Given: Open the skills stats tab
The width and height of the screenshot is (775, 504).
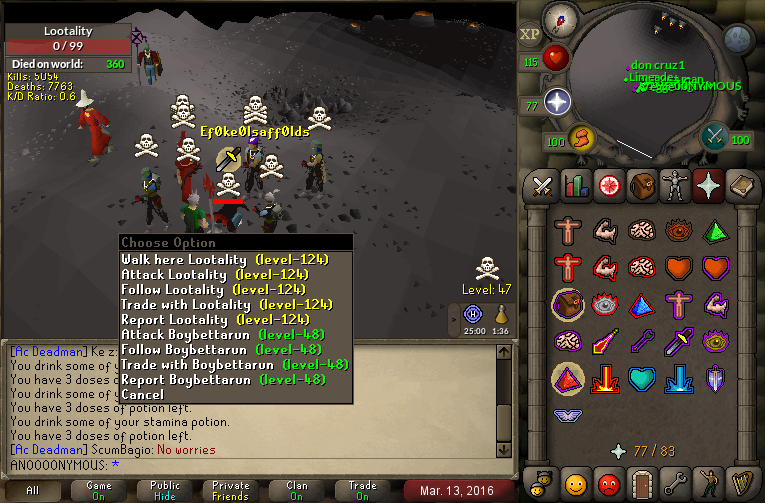Looking at the screenshot, I should [575, 185].
